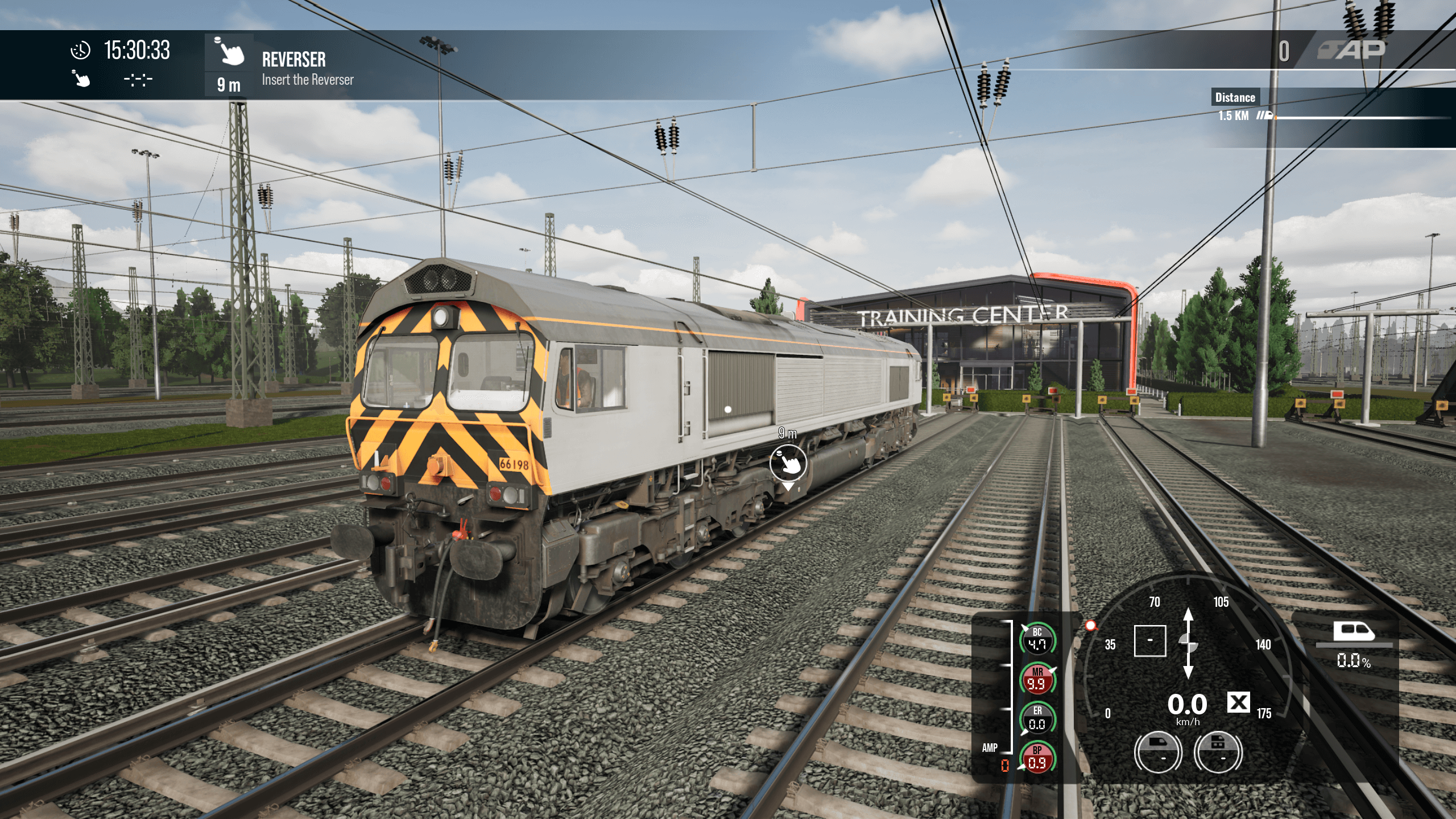Click the AP score logo
This screenshot has width=1456, height=819.
click(1351, 51)
